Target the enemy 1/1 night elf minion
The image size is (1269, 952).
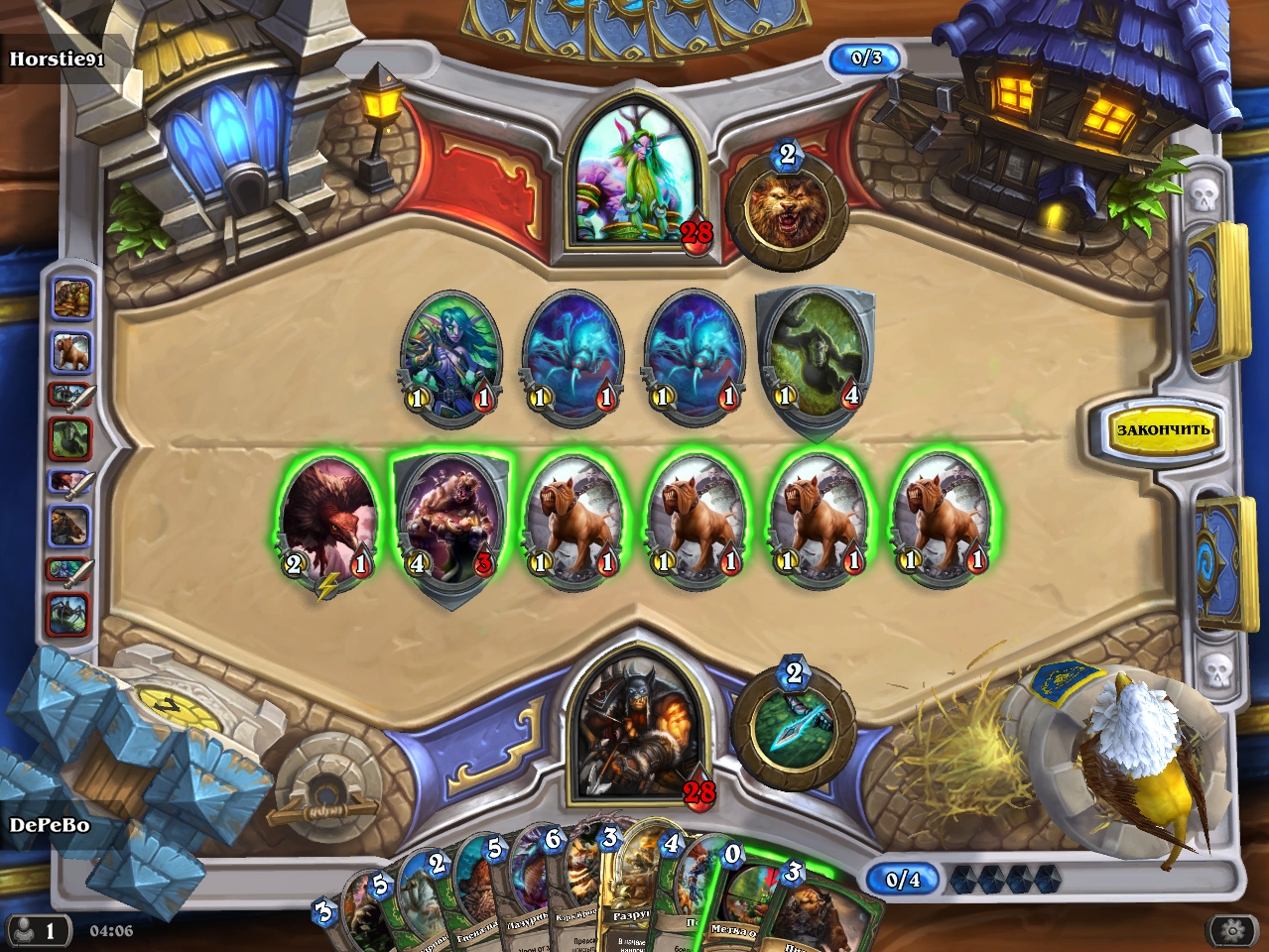pos(449,357)
